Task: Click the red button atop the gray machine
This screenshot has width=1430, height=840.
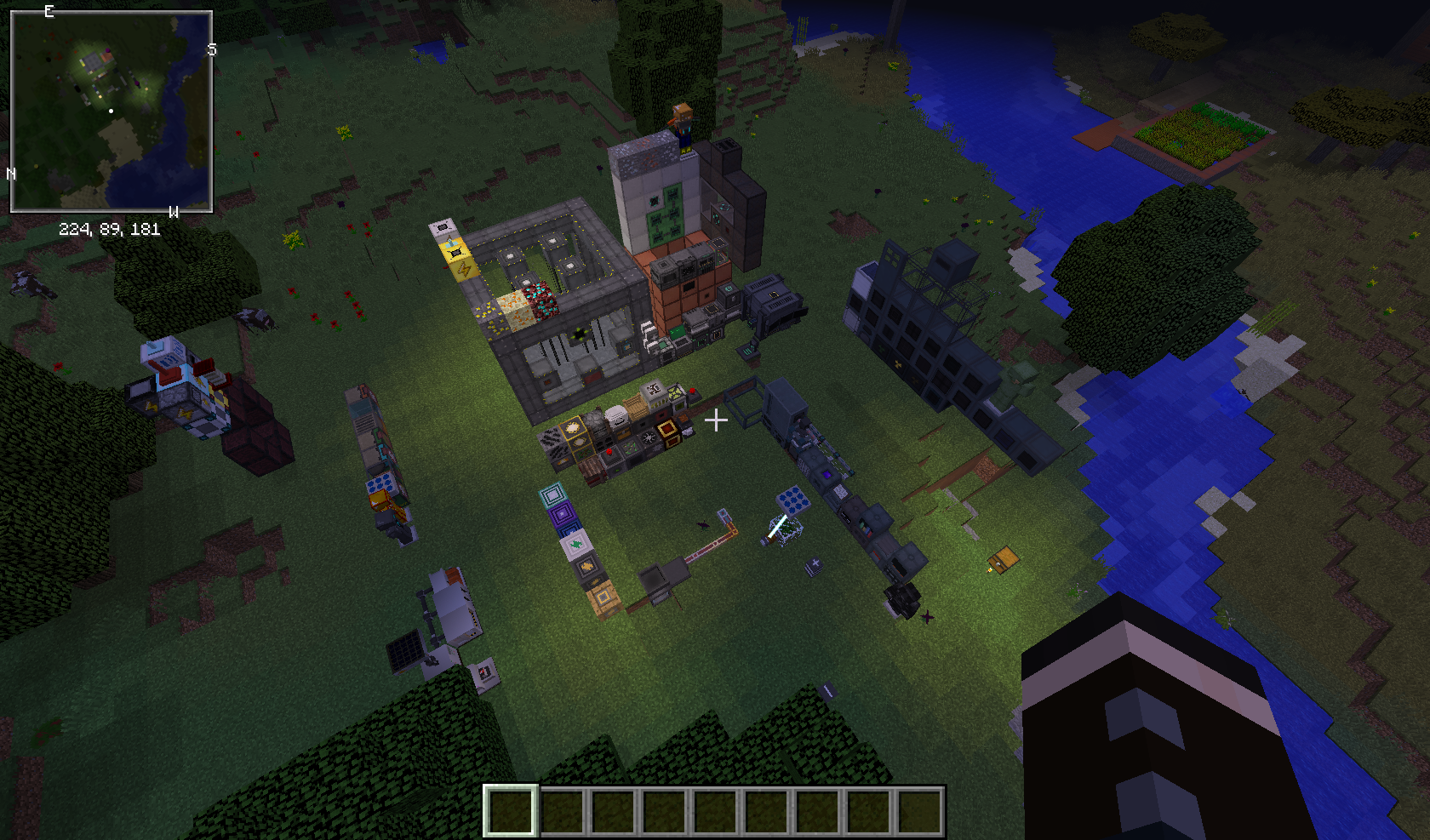Action: click(692, 390)
